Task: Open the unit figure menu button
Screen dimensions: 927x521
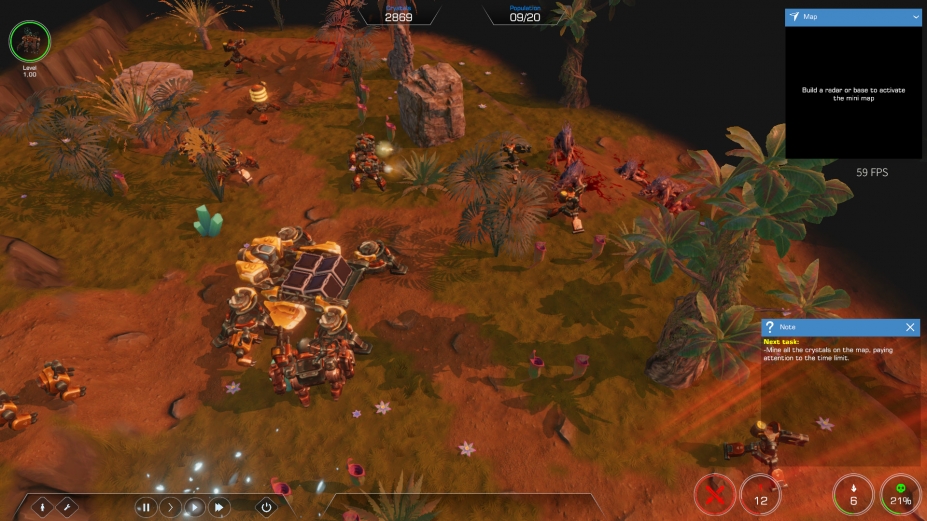Action: [44, 507]
